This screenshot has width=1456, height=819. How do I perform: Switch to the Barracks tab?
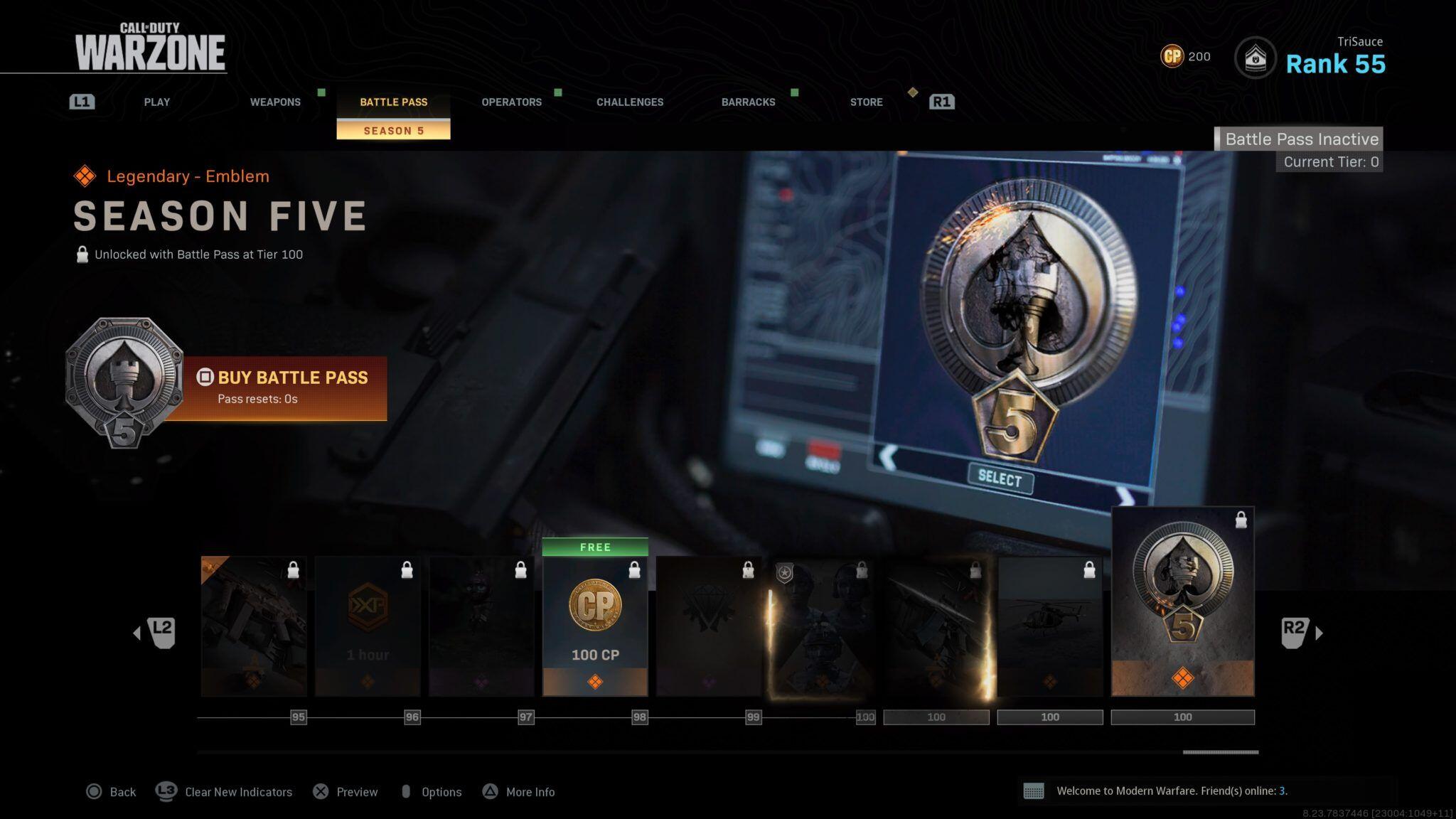click(748, 102)
